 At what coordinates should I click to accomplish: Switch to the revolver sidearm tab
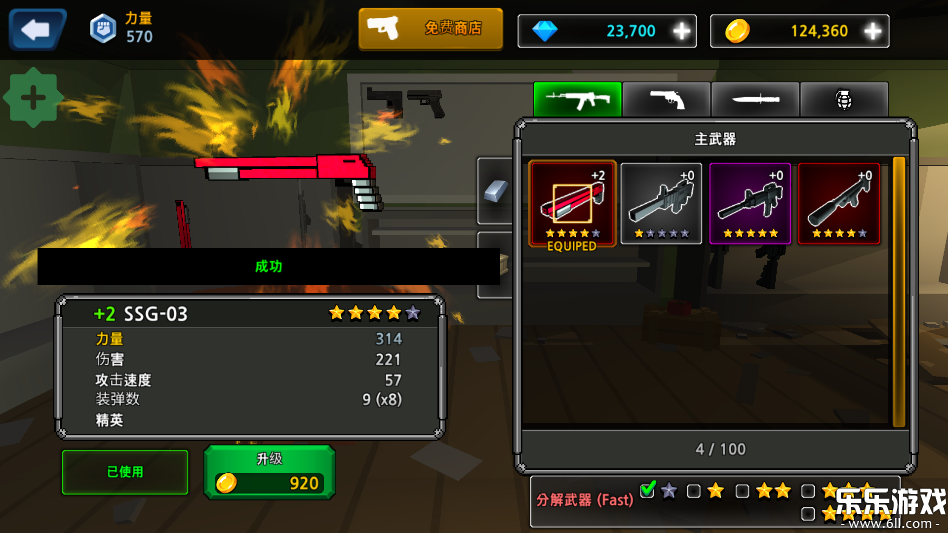666,99
